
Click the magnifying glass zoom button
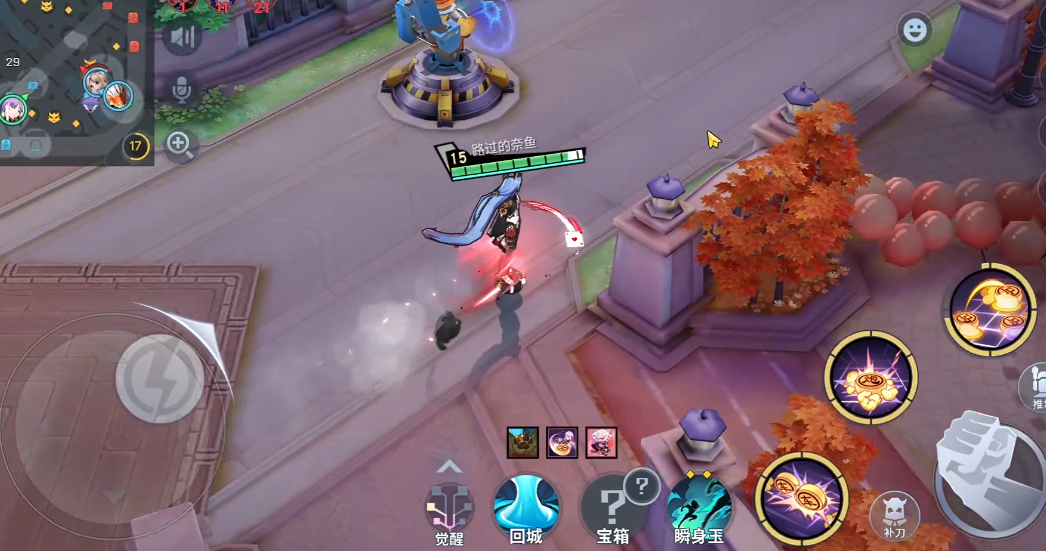(x=180, y=145)
